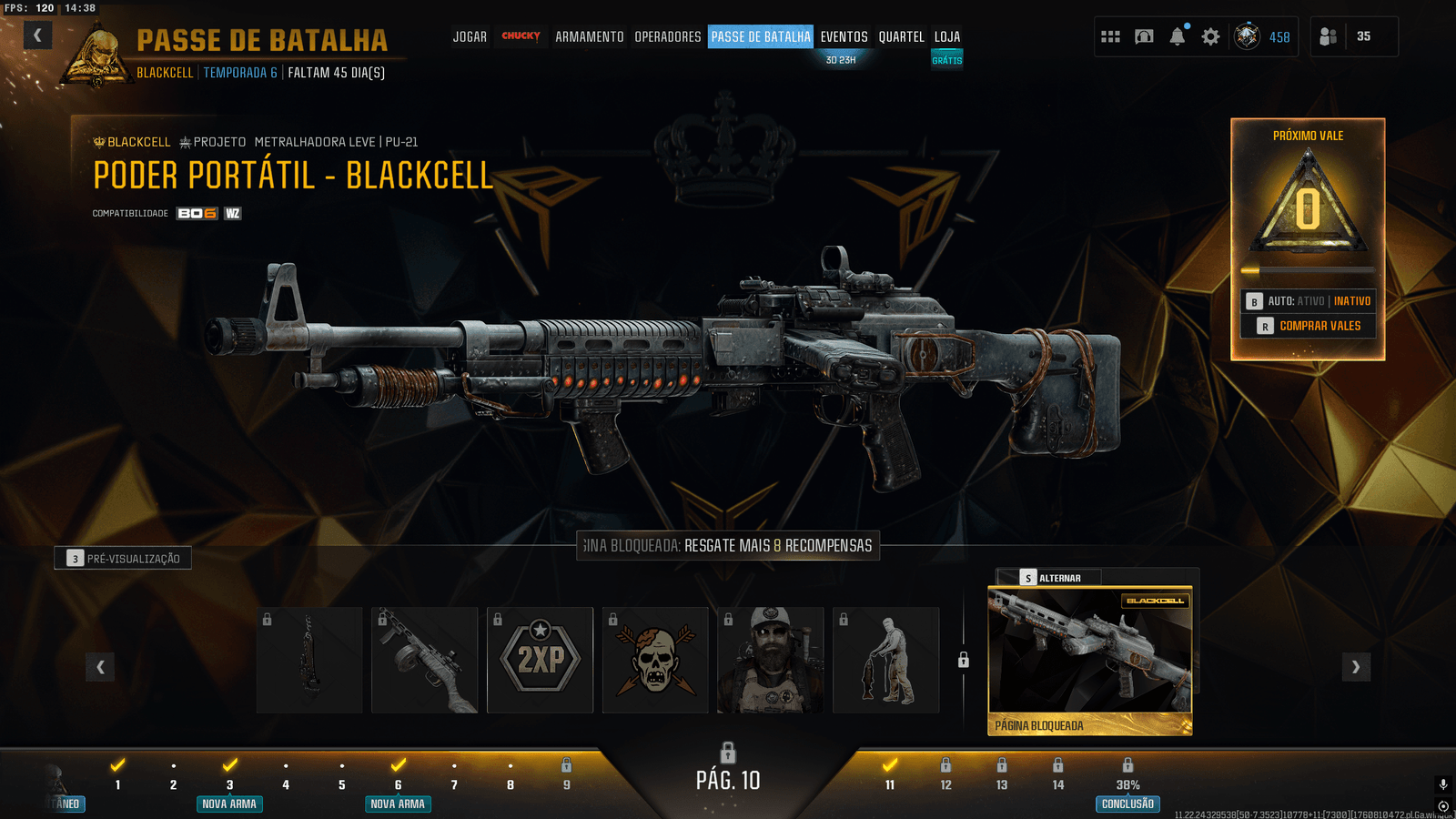The image size is (1456, 819).
Task: Select the zombie skull emblem reward
Action: (x=655, y=660)
